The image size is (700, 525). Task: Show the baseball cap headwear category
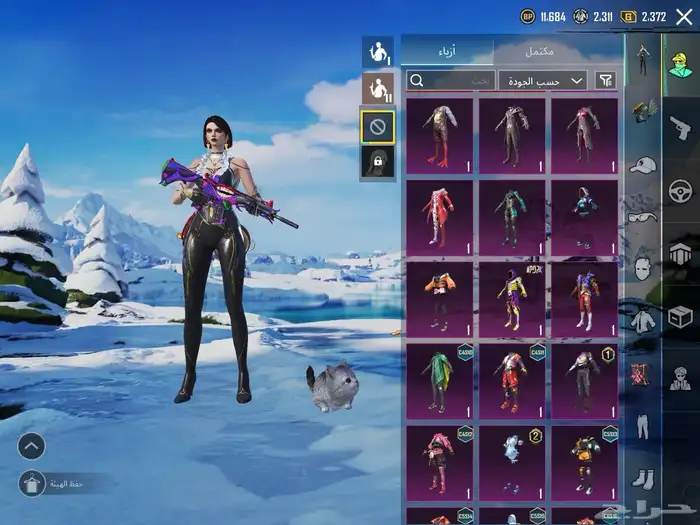(x=643, y=164)
